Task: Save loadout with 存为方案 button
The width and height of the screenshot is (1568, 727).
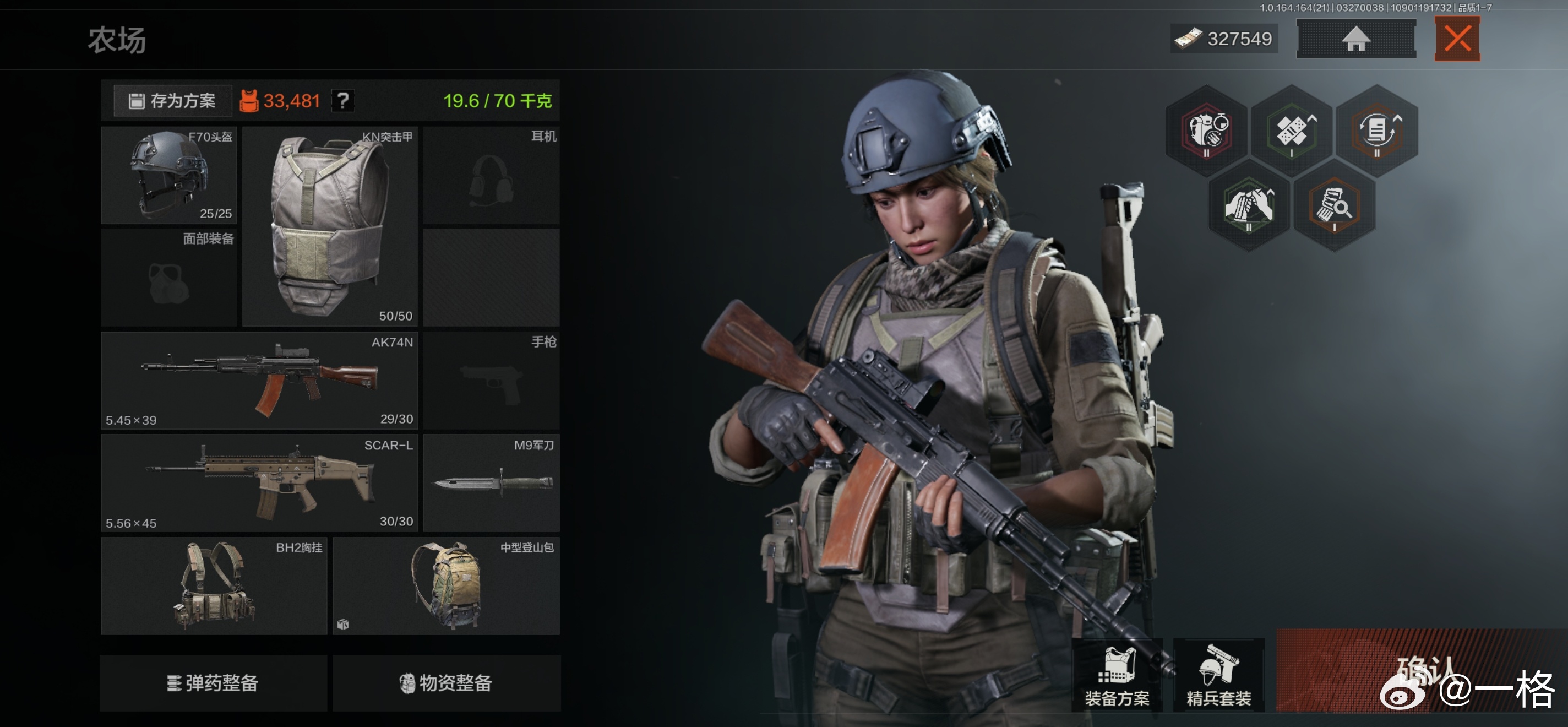Action: (x=173, y=100)
